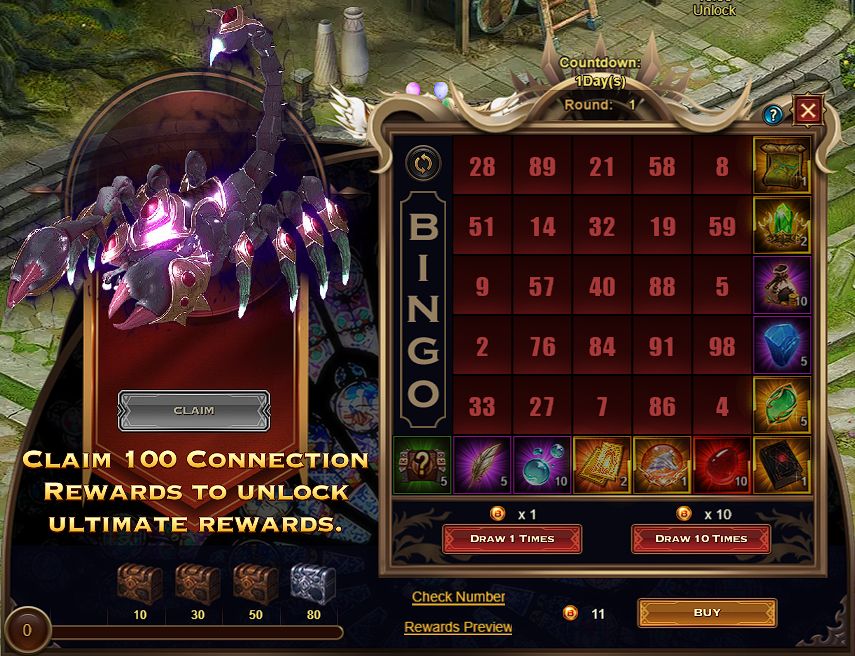Claim the scorpion mount reward
This screenshot has width=855, height=656.
(194, 410)
